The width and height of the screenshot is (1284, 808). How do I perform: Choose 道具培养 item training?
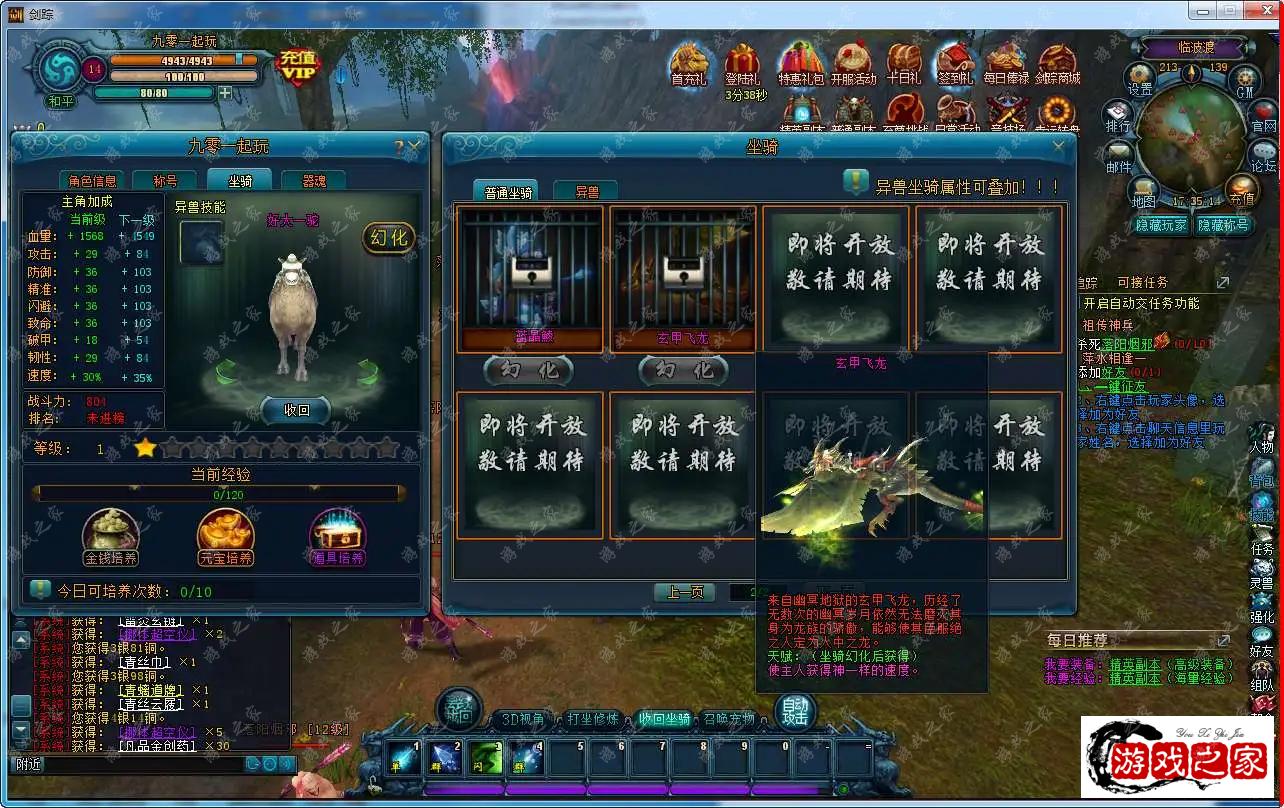click(x=337, y=536)
